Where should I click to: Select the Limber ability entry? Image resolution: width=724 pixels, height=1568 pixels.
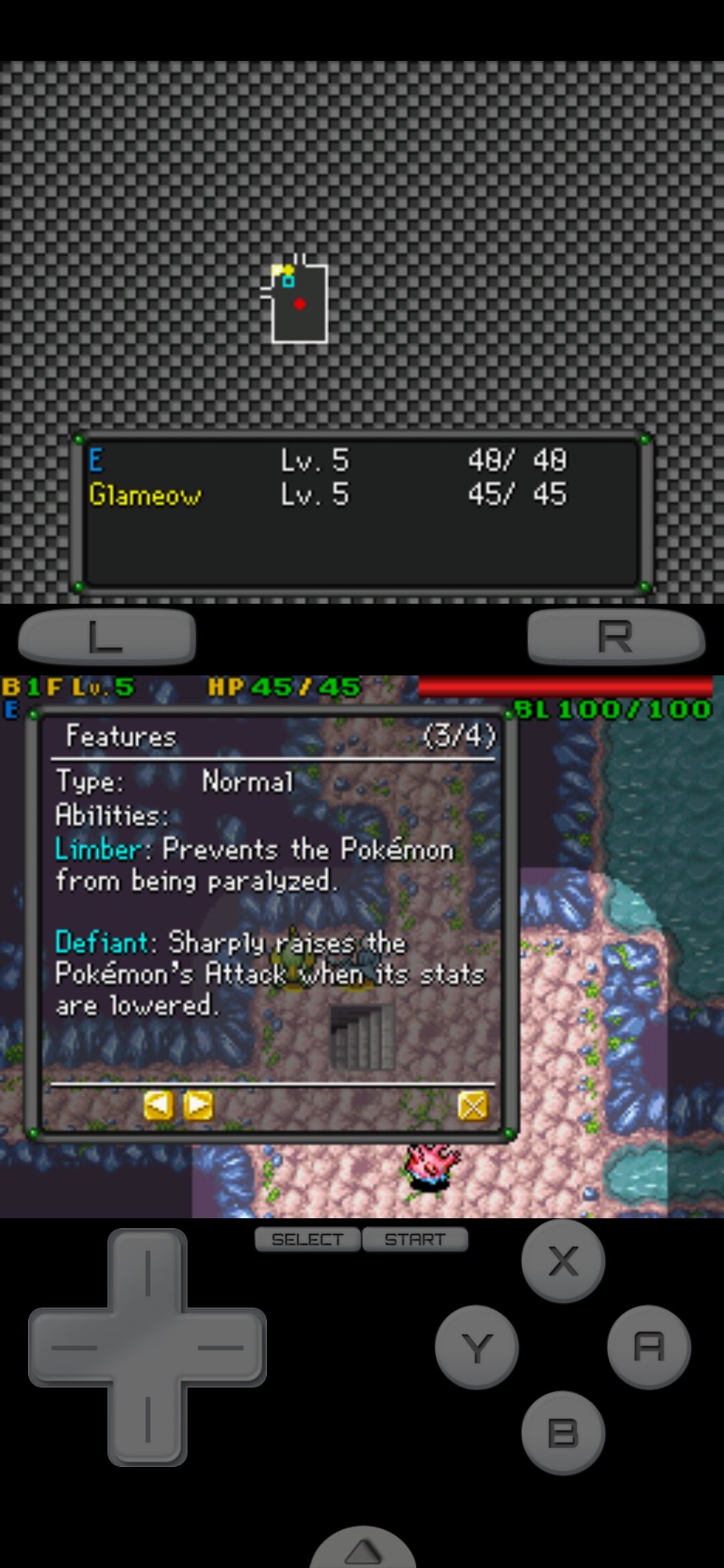[98, 850]
